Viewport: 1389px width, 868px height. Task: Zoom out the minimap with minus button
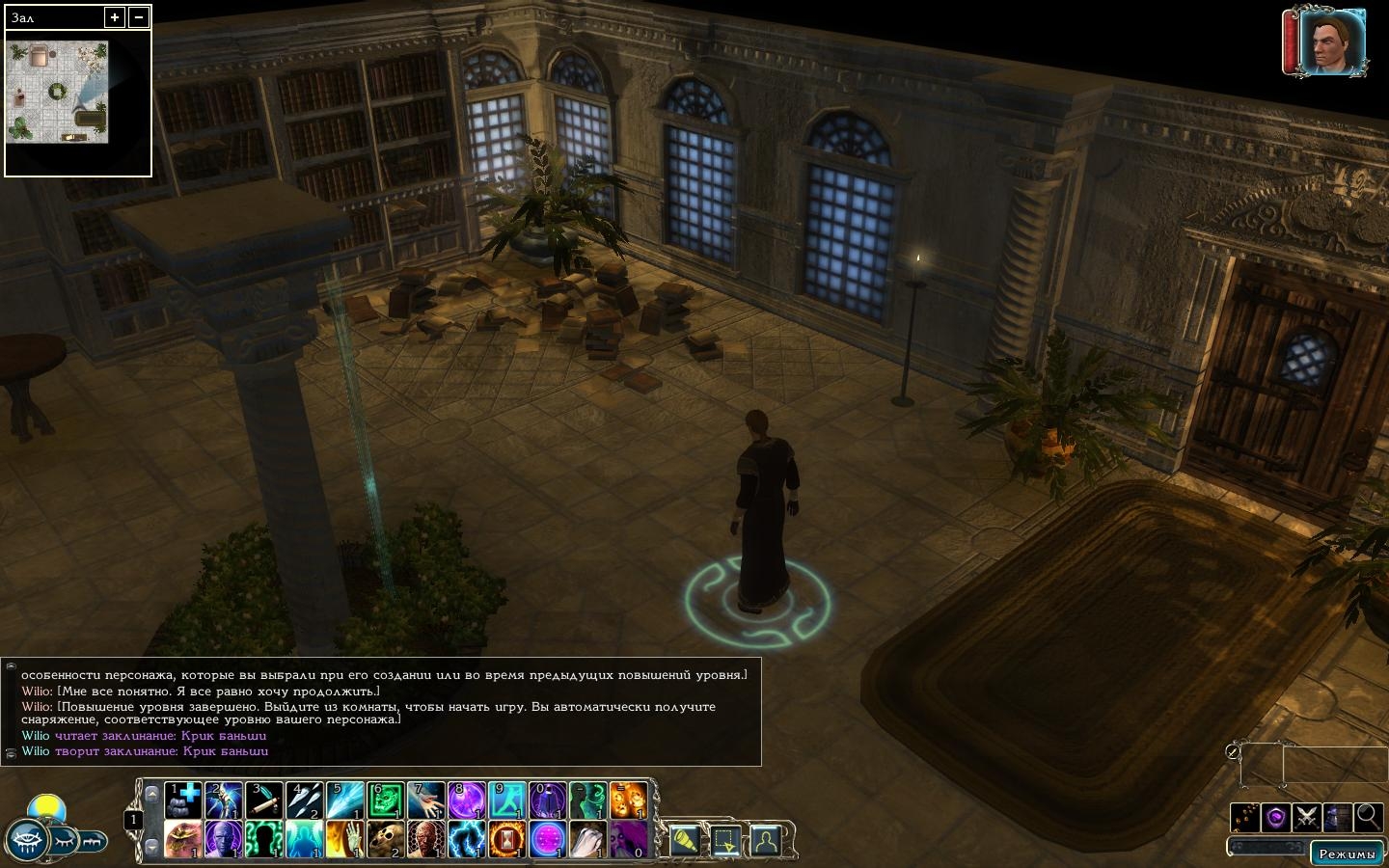point(139,17)
